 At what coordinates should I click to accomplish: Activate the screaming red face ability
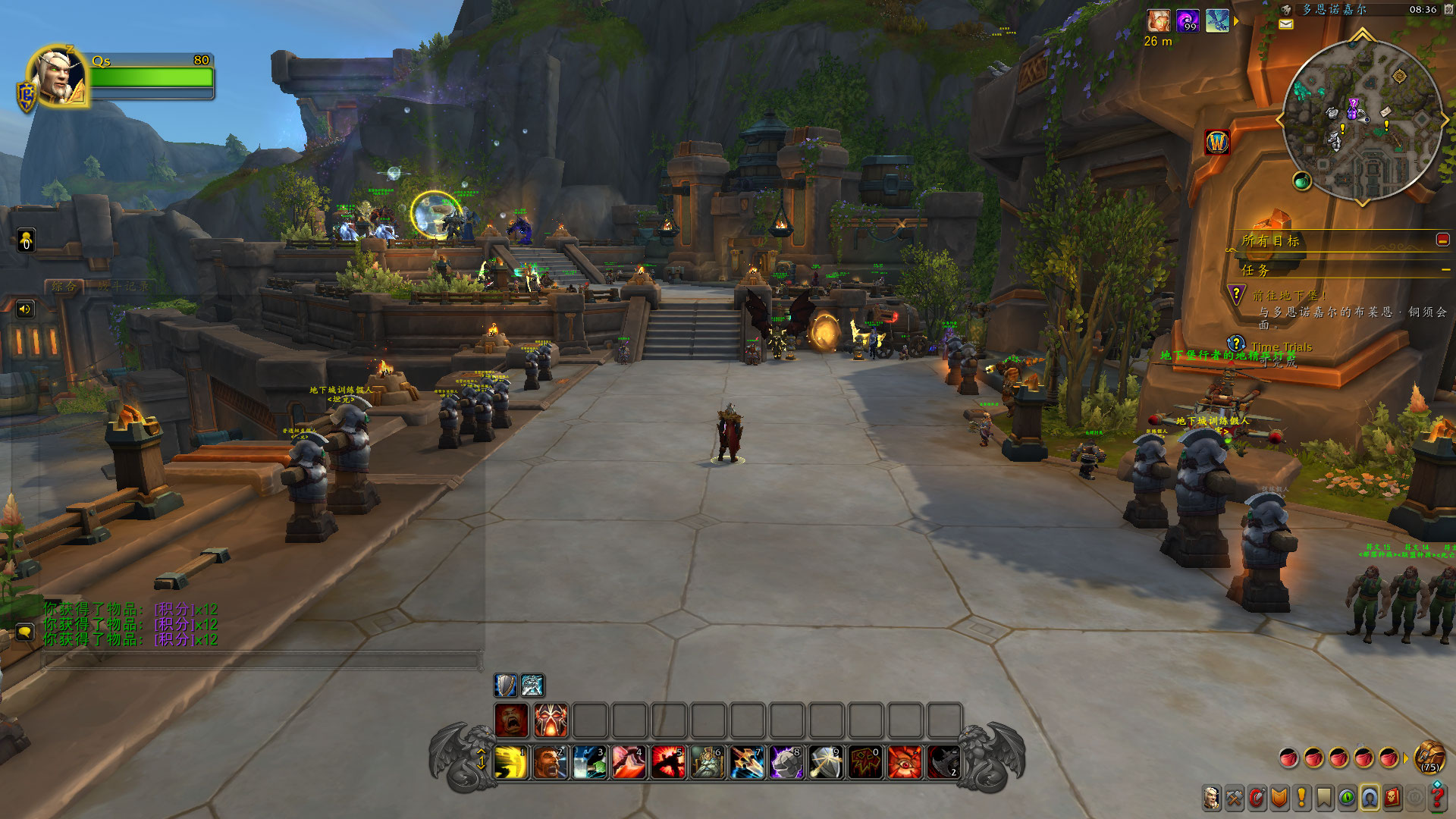coord(512,720)
